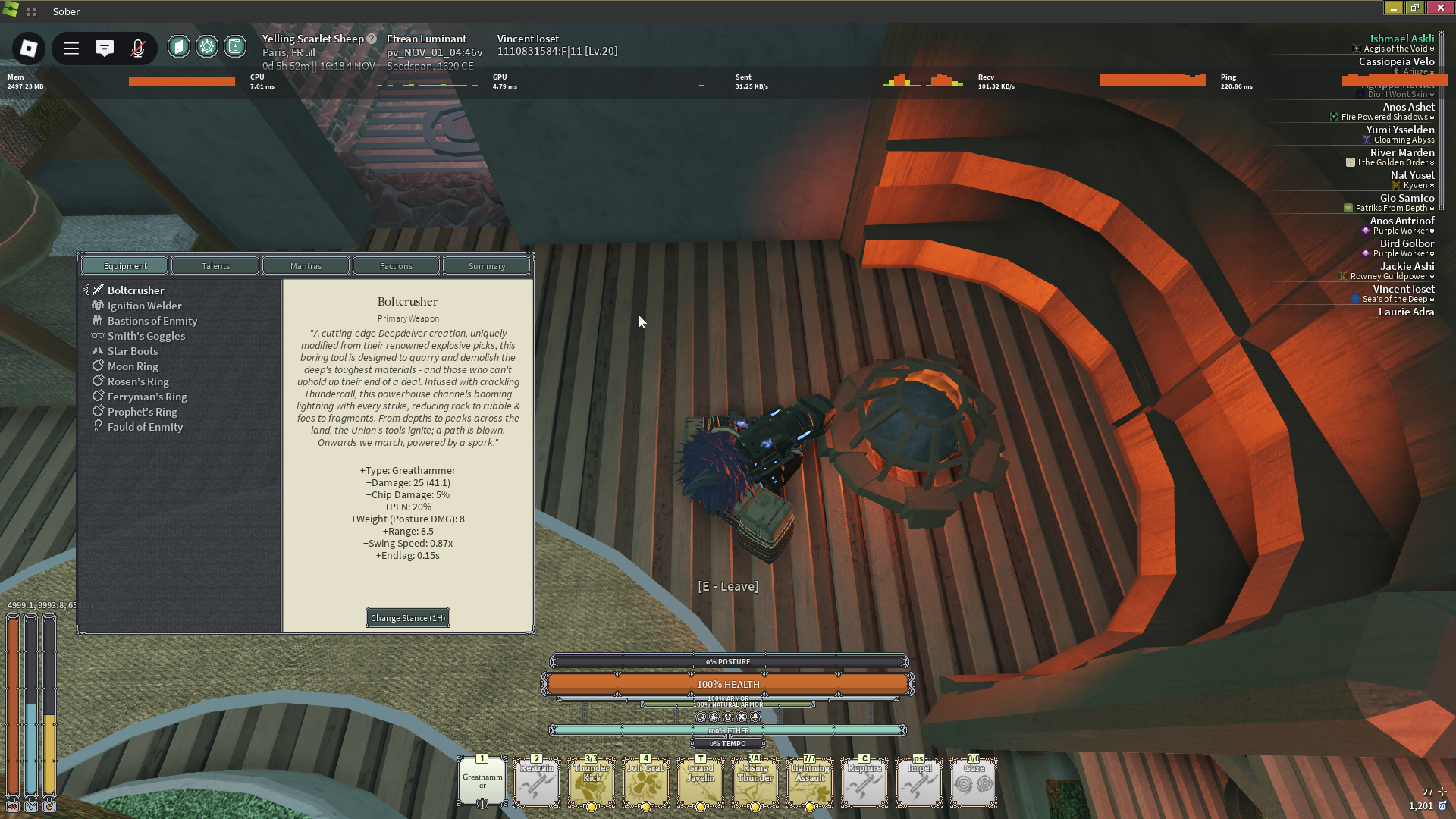Activate Lightning Assault in the hotbar
The image size is (1456, 819).
[x=810, y=781]
